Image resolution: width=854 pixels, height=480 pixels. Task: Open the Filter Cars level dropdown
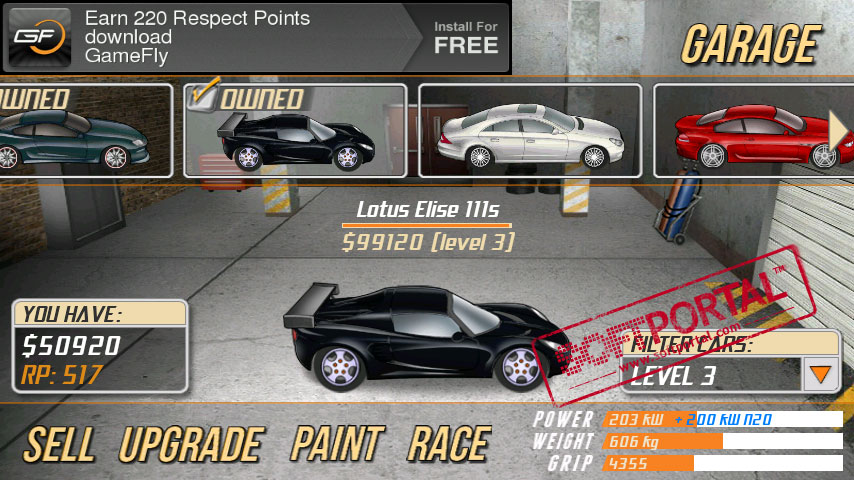coord(821,375)
